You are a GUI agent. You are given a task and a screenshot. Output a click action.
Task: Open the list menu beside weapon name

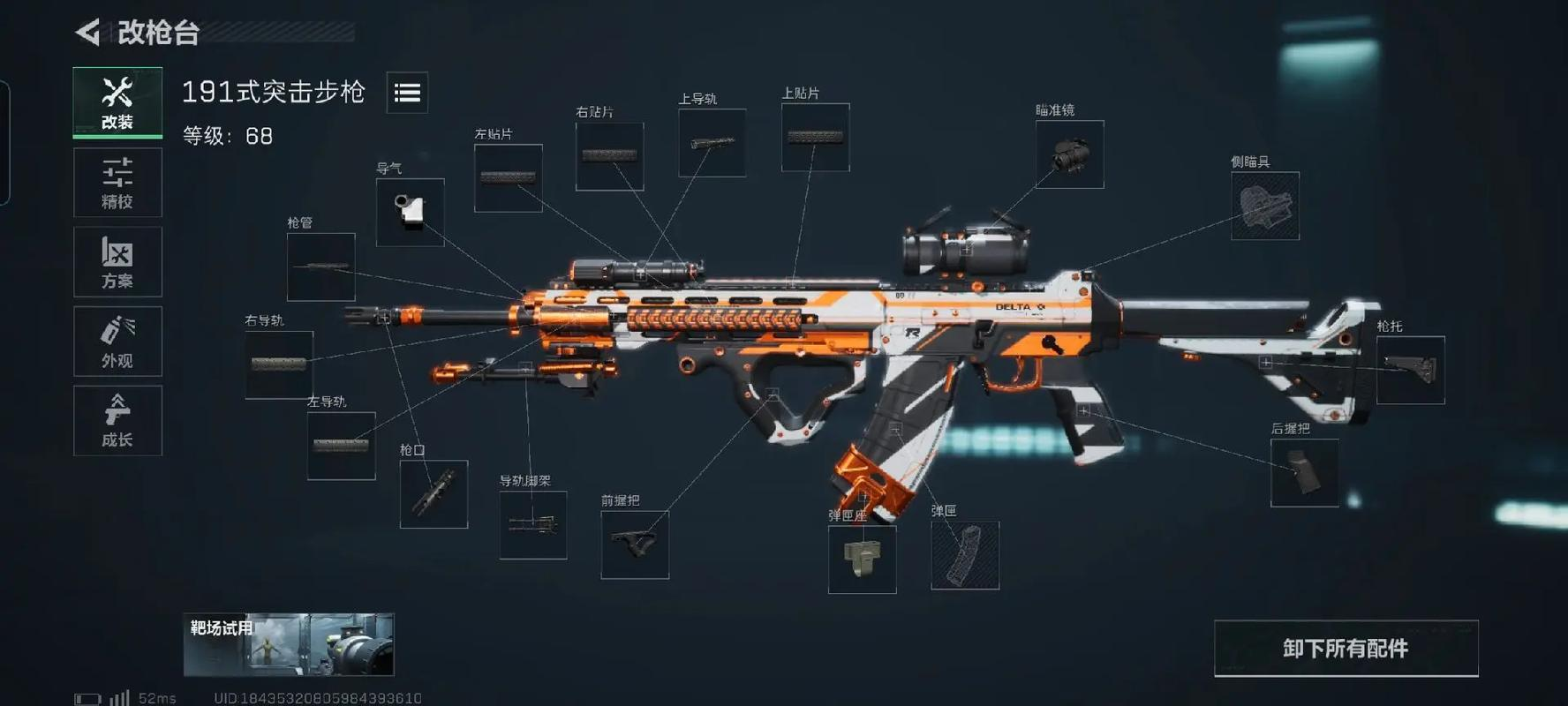[x=407, y=93]
